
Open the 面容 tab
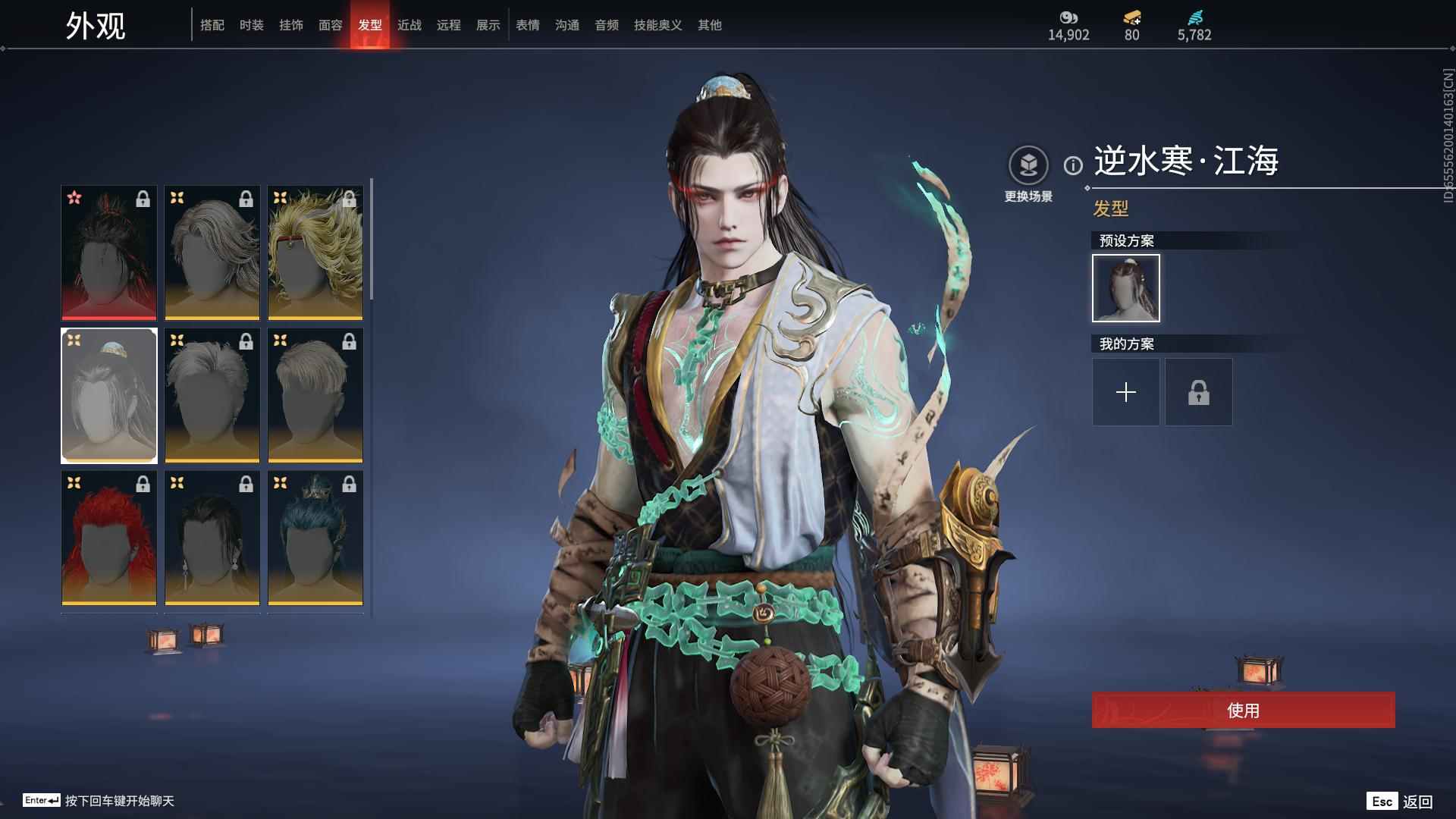[x=332, y=24]
